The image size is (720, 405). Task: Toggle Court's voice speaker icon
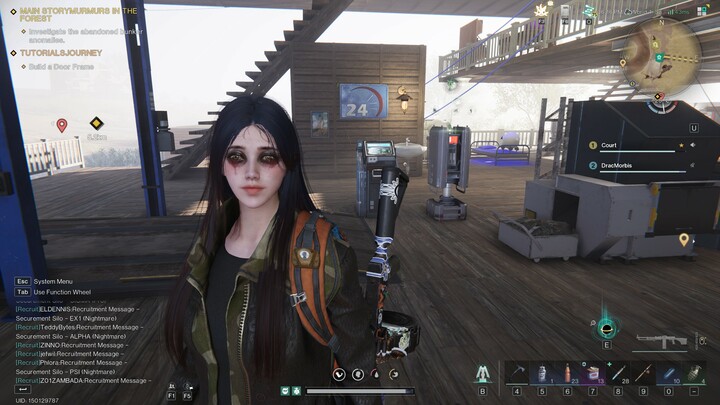[680, 146]
